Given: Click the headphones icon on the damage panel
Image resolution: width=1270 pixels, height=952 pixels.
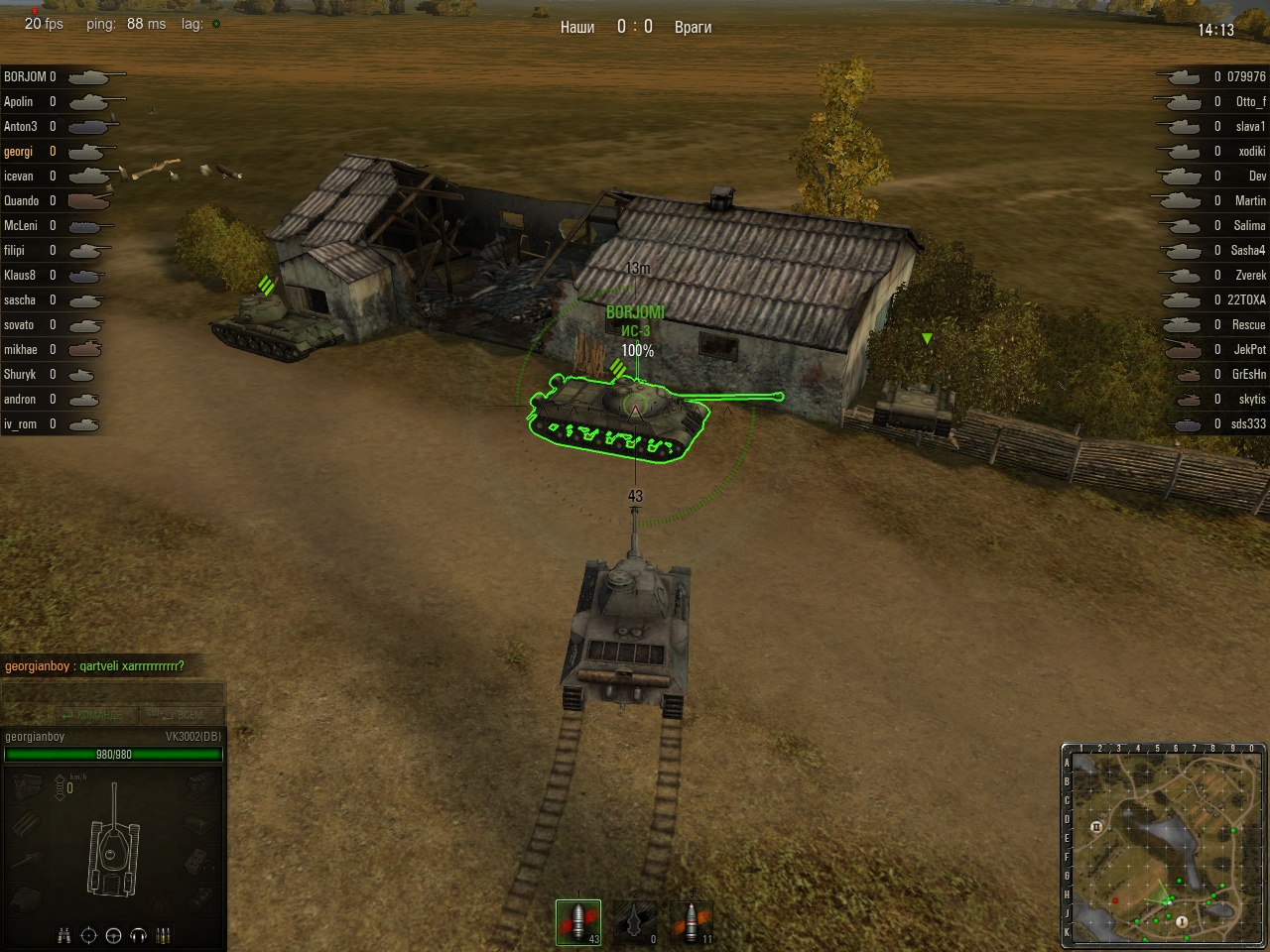Looking at the screenshot, I should (138, 936).
